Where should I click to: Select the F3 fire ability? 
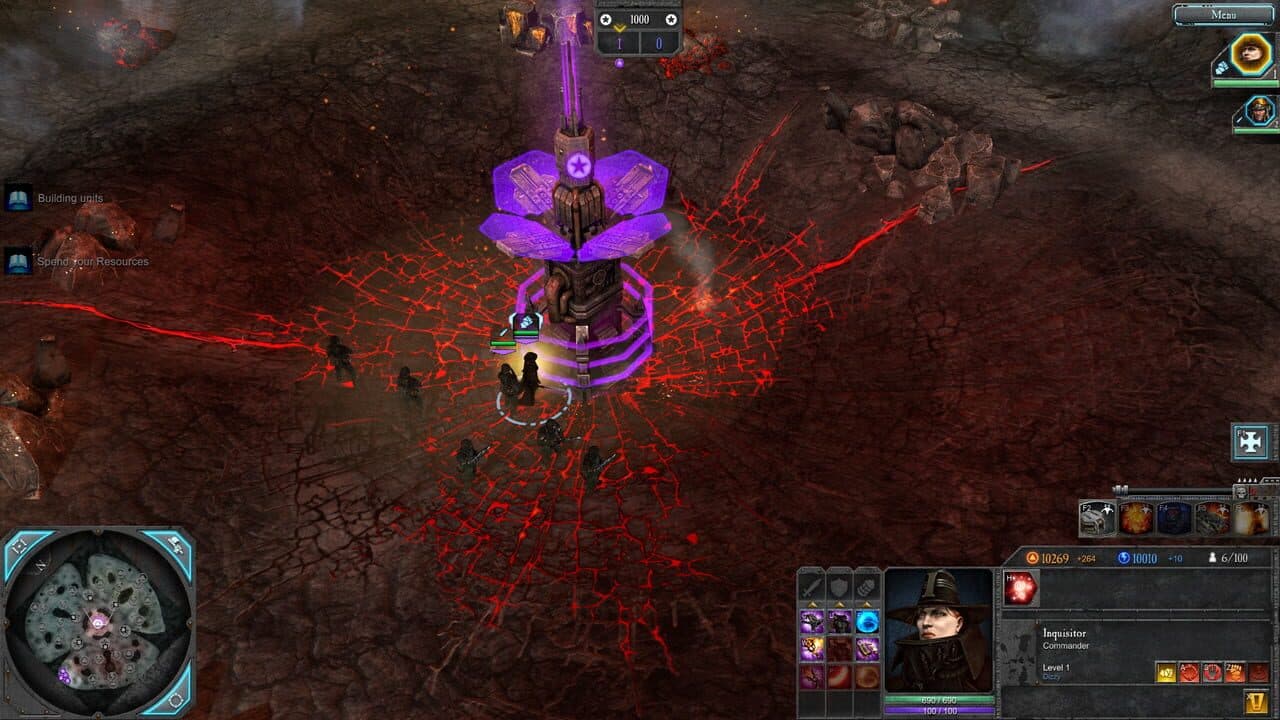(x=1136, y=518)
